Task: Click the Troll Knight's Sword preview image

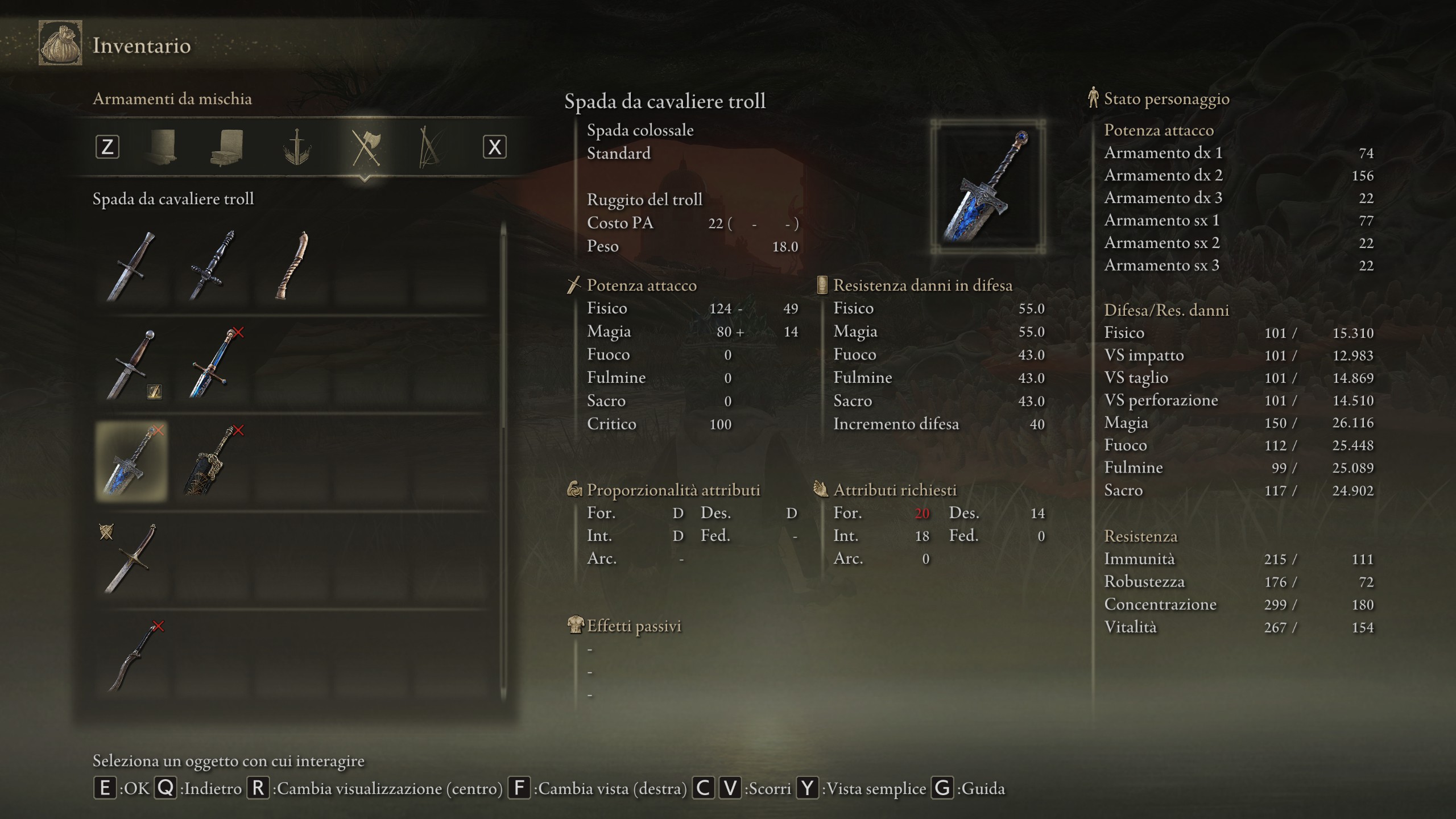Action: pyautogui.click(x=988, y=187)
